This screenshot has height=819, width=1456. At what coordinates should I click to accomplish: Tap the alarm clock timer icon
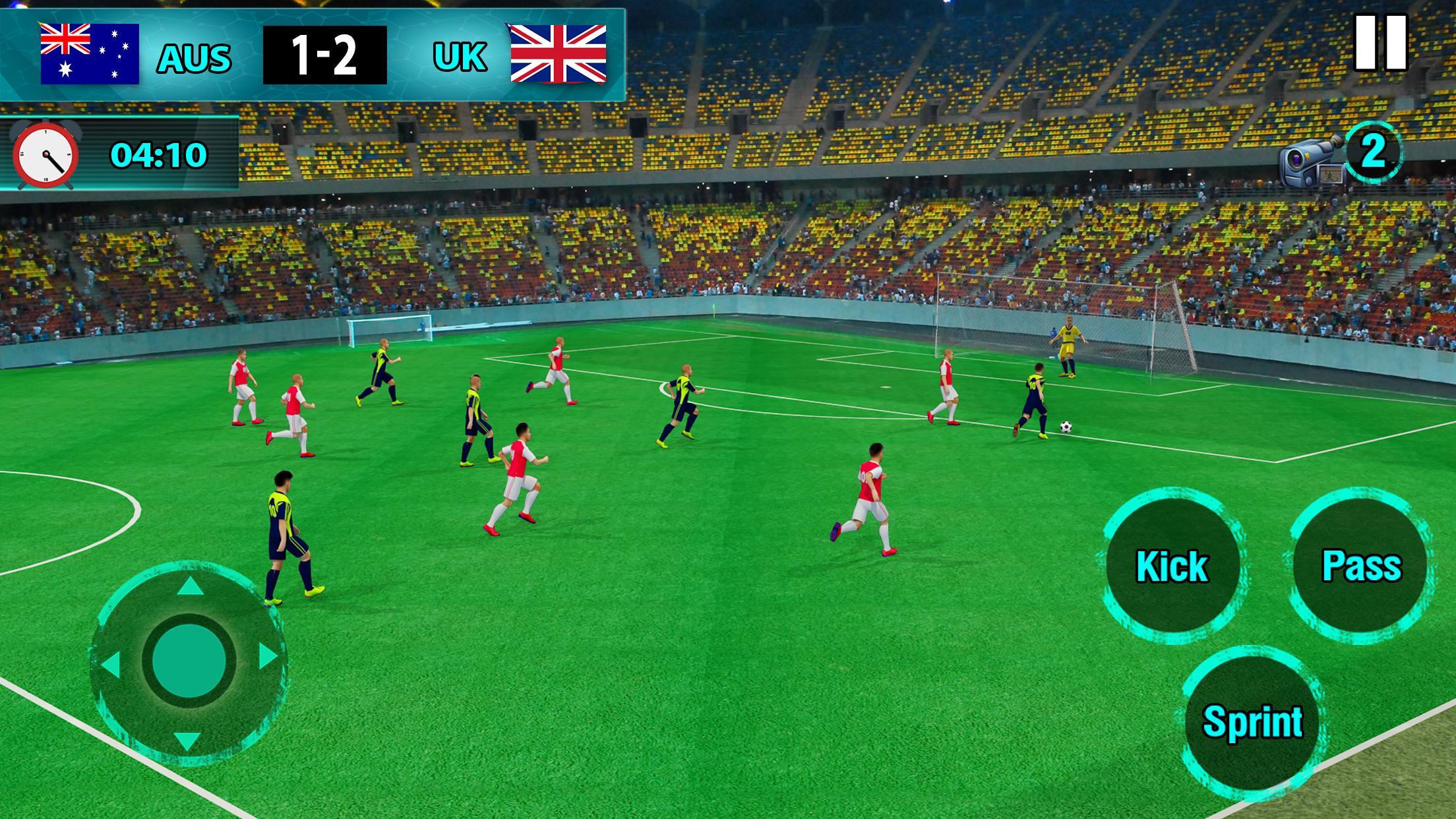click(x=45, y=156)
